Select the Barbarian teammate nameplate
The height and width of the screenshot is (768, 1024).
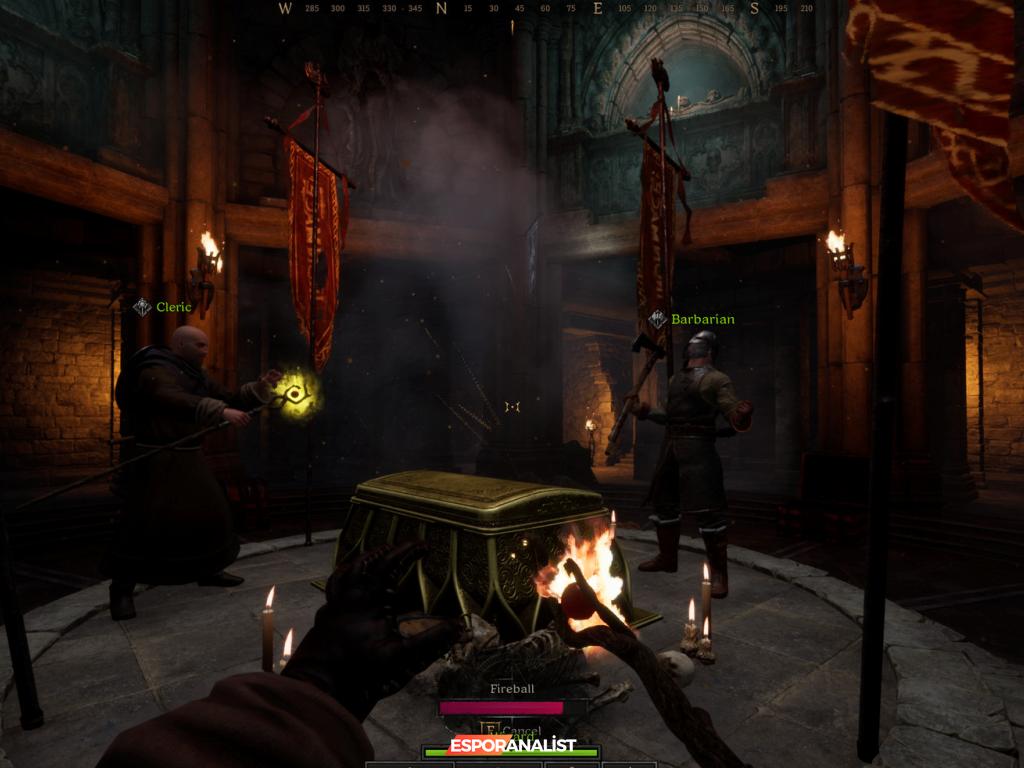(692, 319)
